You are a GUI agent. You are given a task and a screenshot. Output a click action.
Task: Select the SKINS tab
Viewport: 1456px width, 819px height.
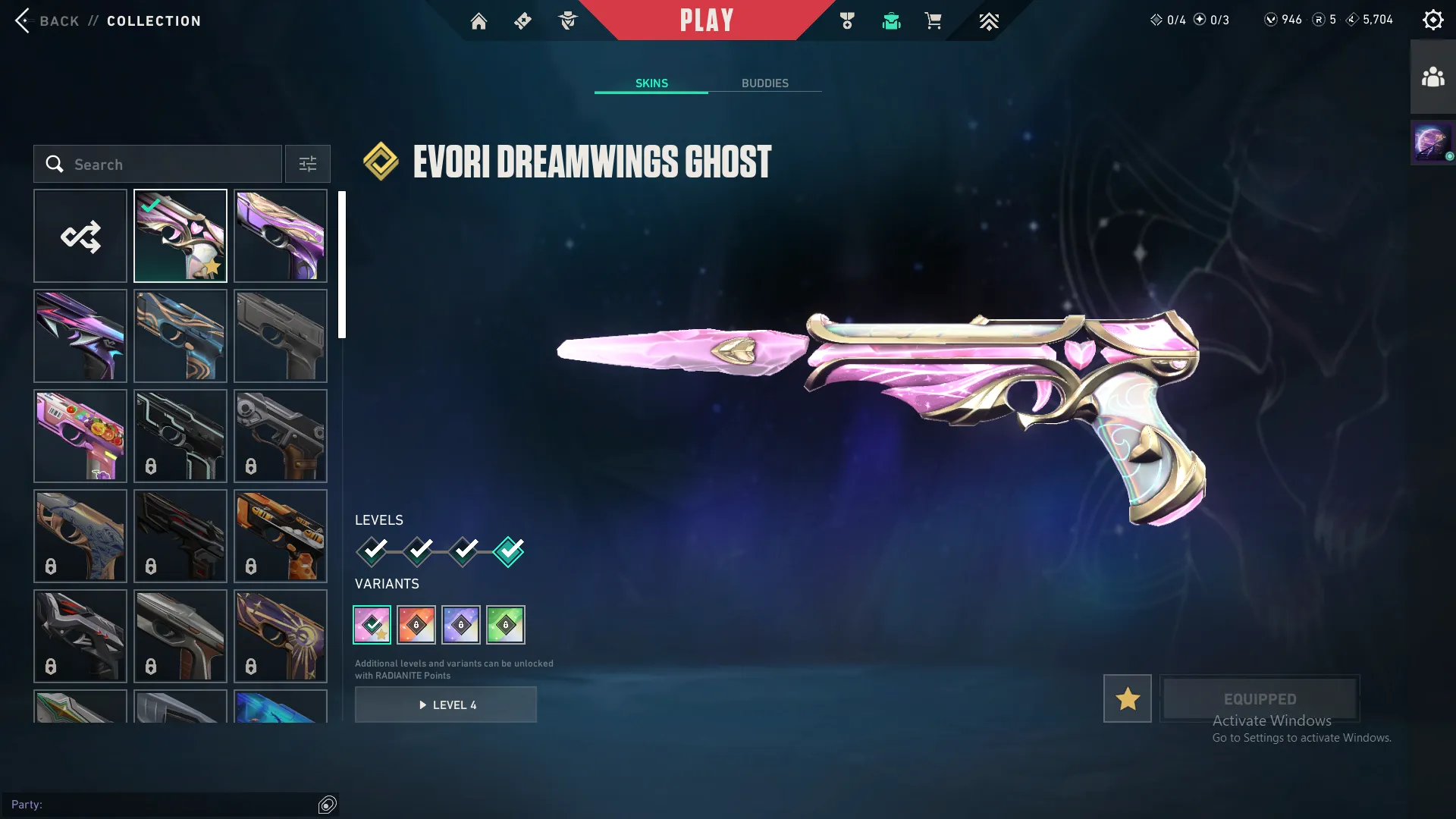[x=651, y=83]
